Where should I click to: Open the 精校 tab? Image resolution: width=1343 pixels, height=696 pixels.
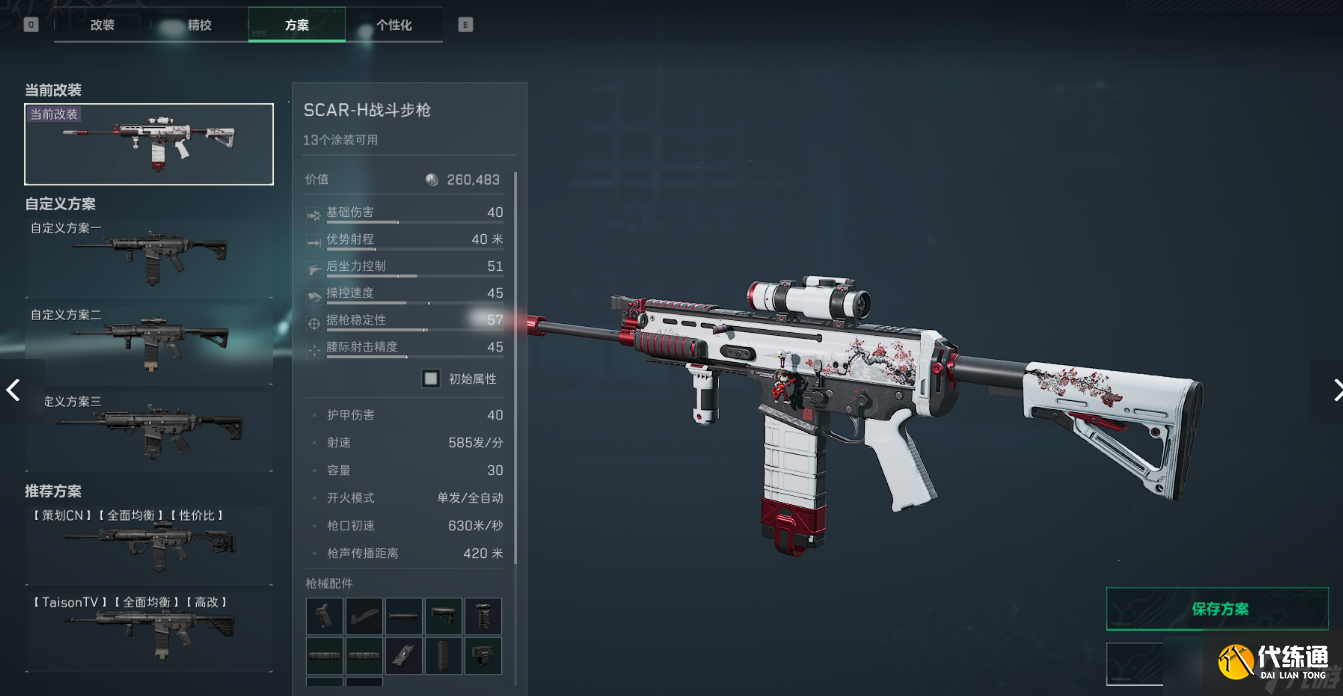(x=199, y=25)
